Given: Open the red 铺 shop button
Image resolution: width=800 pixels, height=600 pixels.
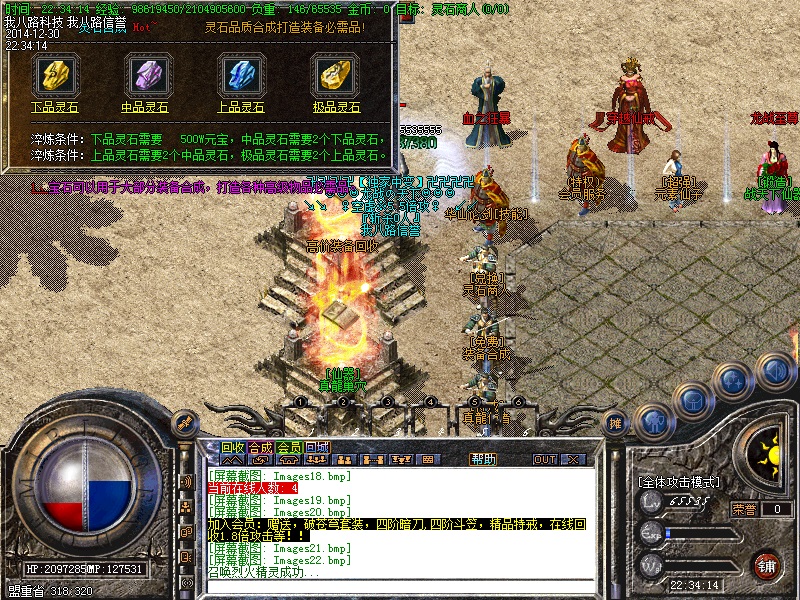Looking at the screenshot, I should click(x=767, y=565).
